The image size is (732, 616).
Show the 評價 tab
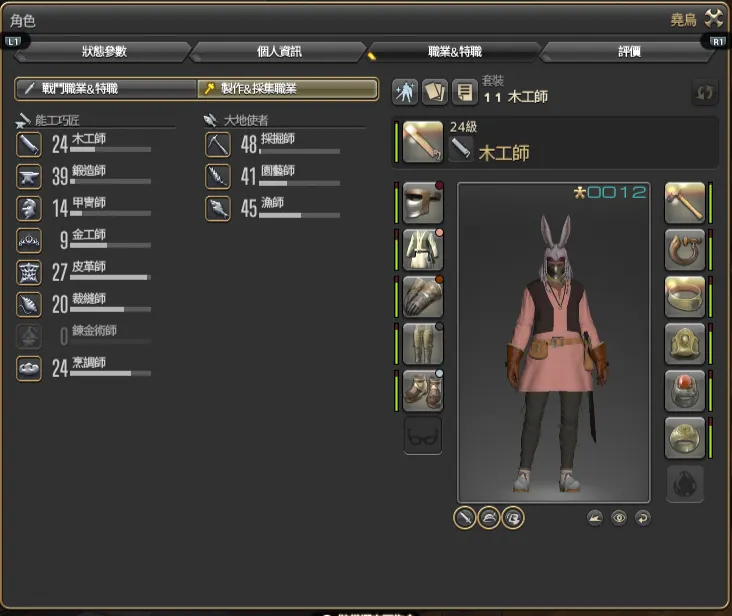coord(629,52)
